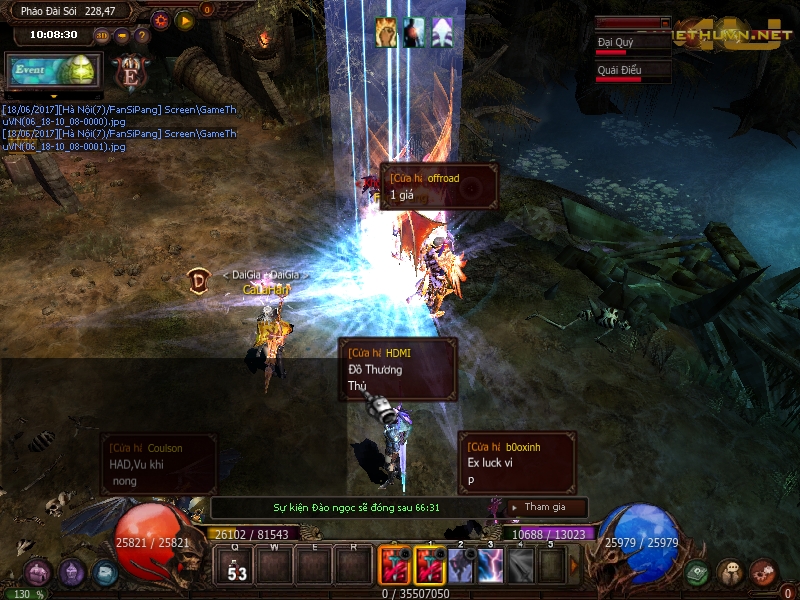Viewport: 800px width, 600px height.
Task: Open the chat bubble social icon
Action: click(x=730, y=573)
